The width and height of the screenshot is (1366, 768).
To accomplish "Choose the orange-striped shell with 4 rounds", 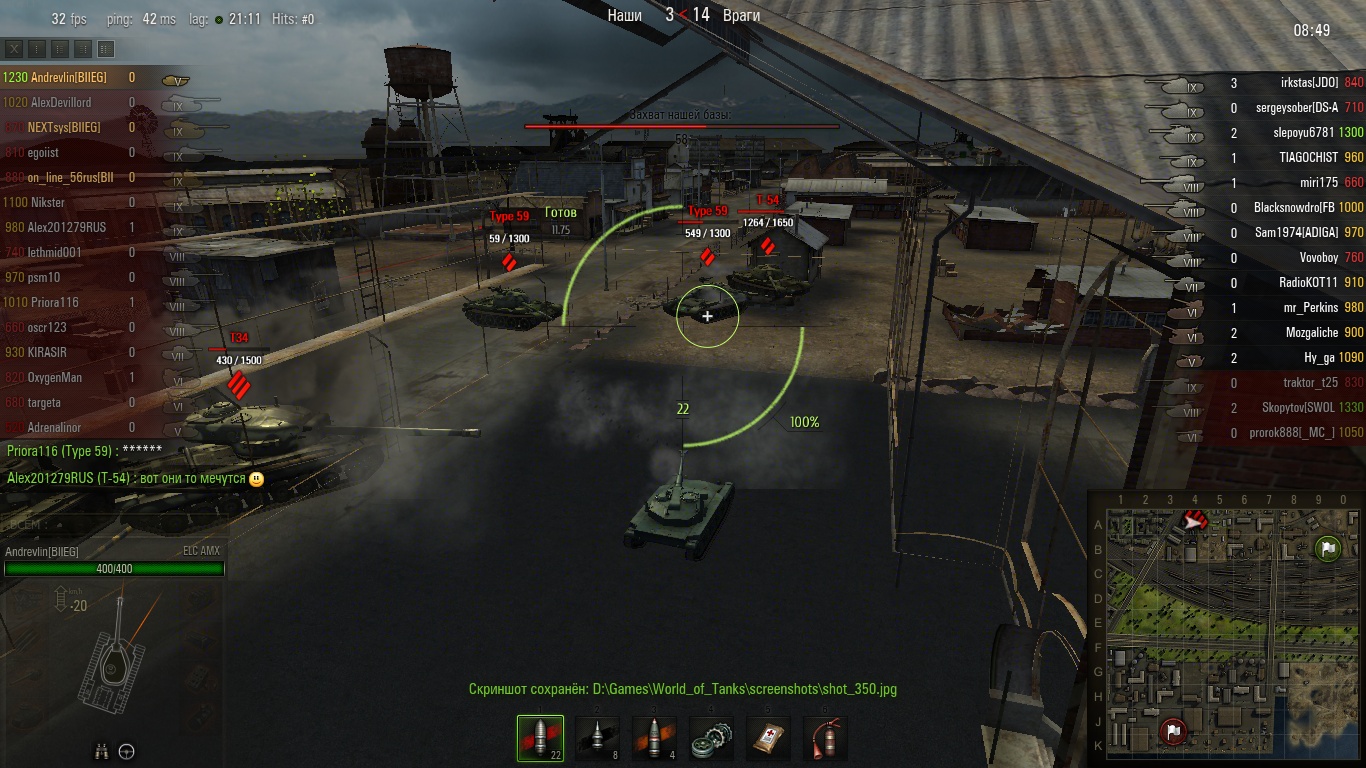I will [x=654, y=738].
